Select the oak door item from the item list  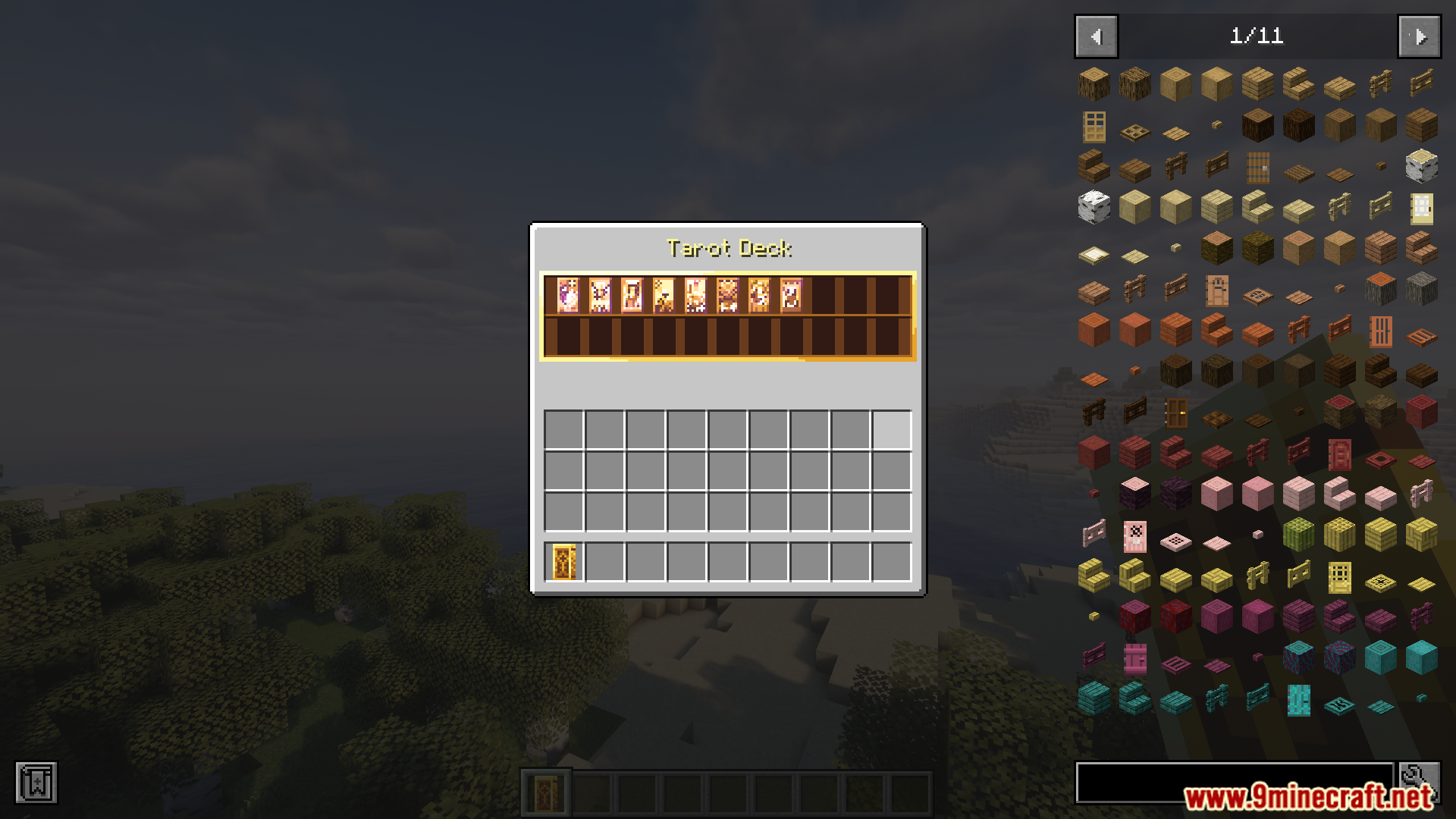coord(1094,126)
